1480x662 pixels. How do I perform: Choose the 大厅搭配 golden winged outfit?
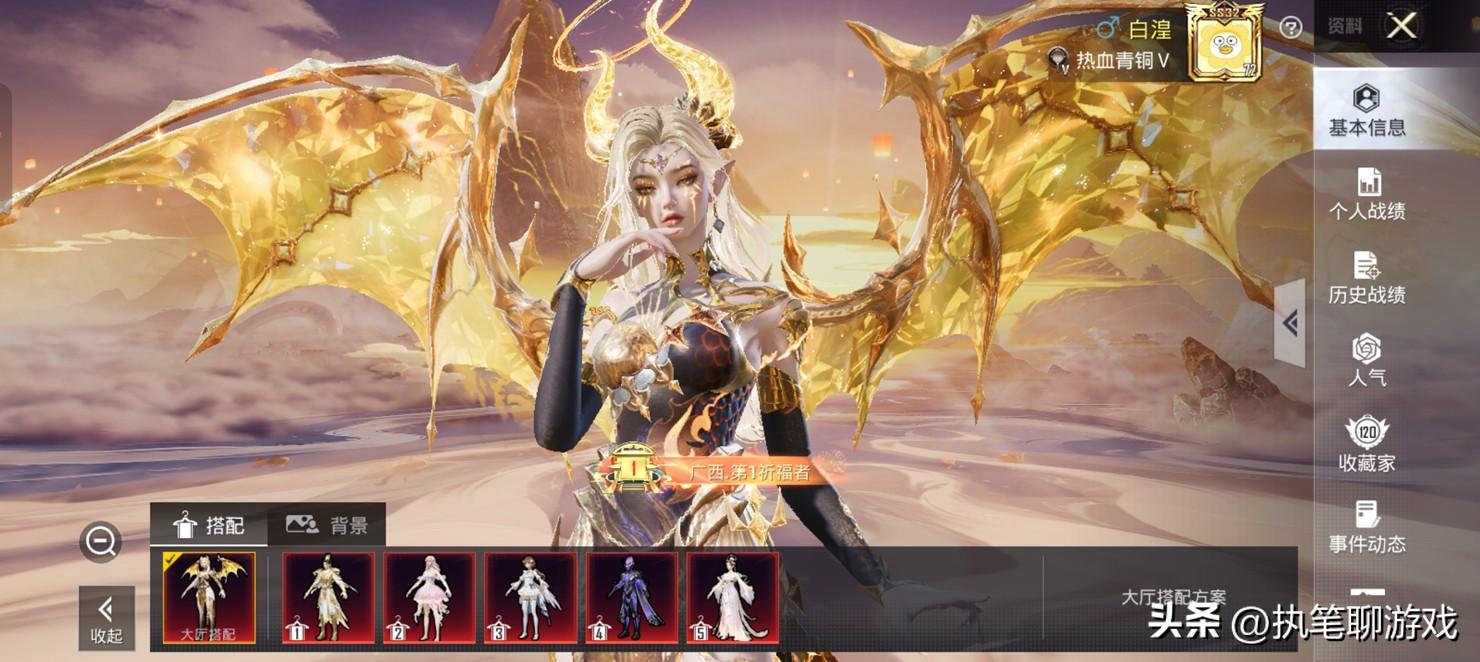pos(209,597)
